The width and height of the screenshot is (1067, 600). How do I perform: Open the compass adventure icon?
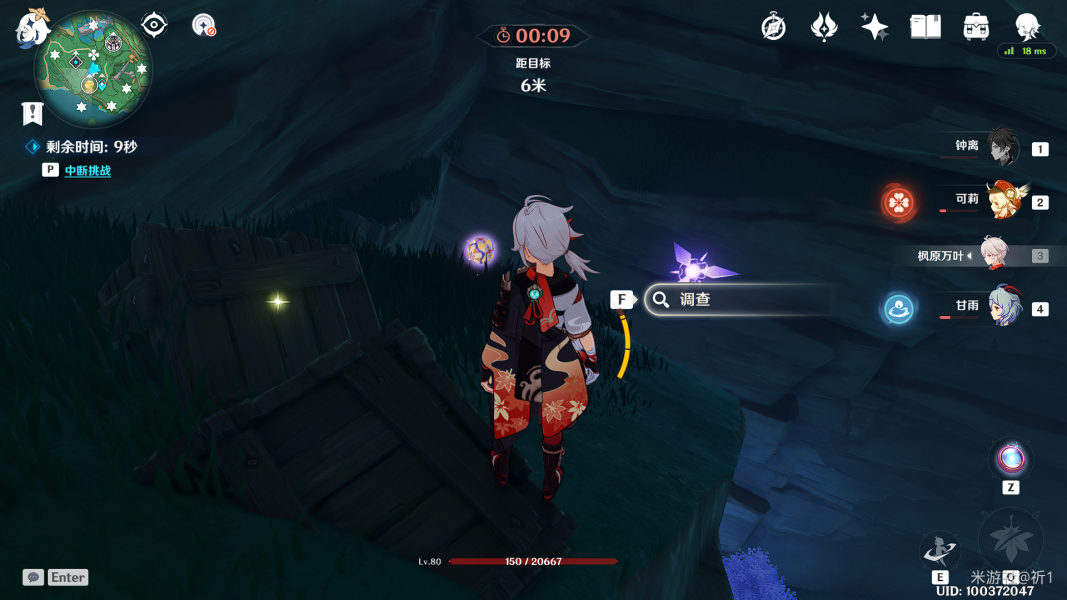773,27
